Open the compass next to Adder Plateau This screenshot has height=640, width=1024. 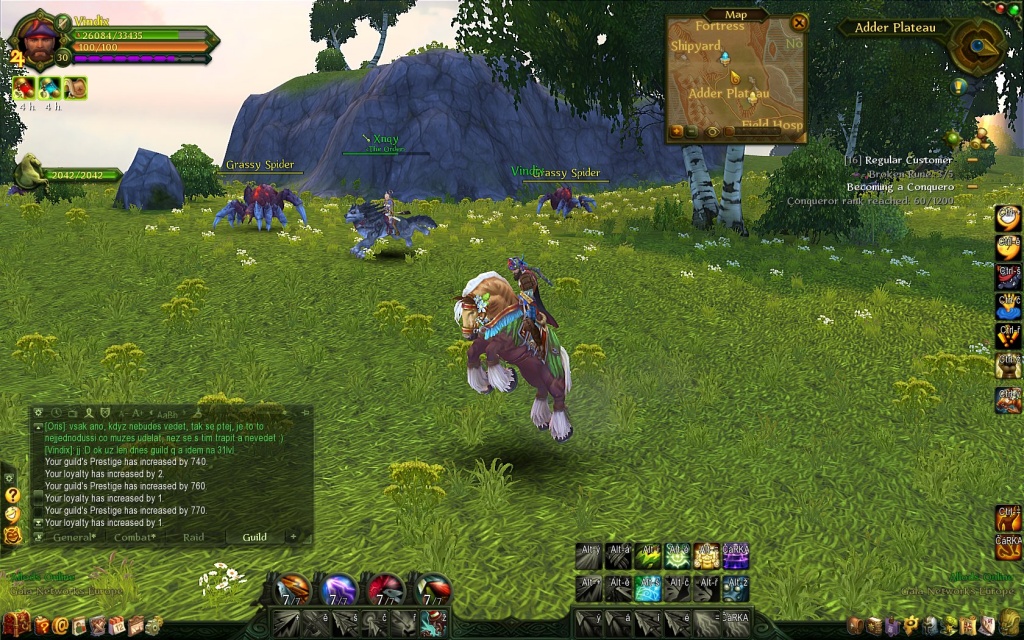974,44
